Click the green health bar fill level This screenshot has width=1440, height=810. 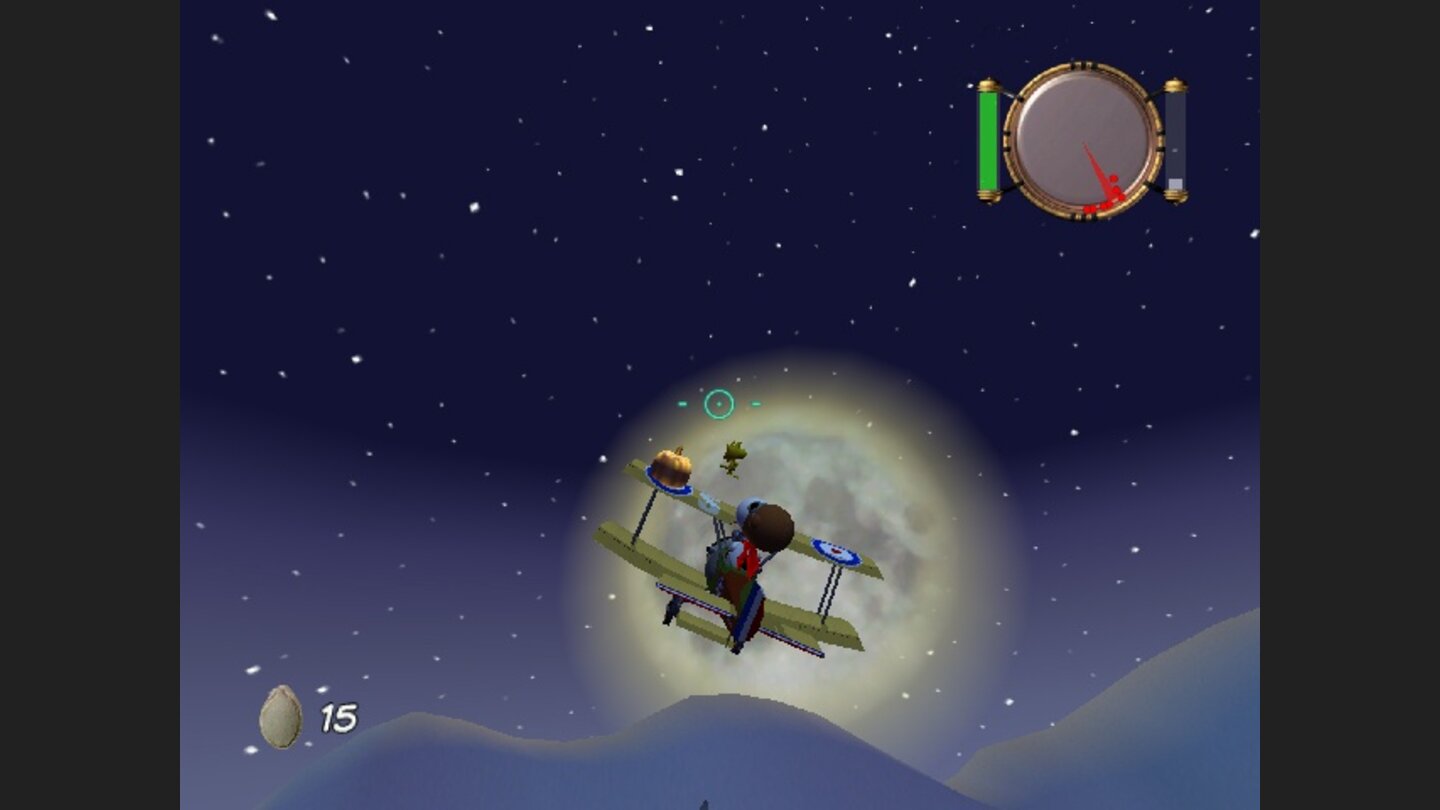[988, 140]
